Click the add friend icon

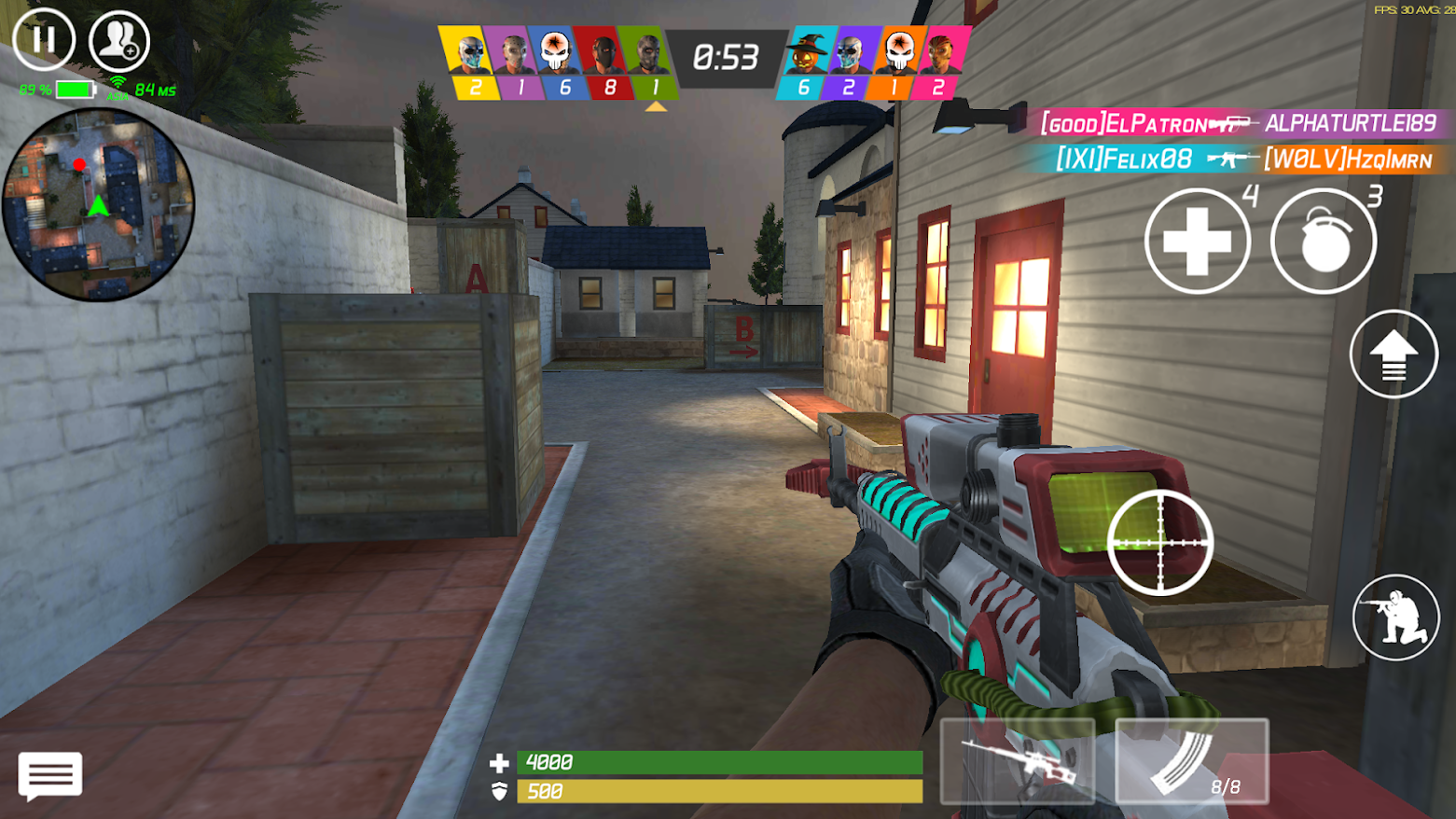point(119,40)
